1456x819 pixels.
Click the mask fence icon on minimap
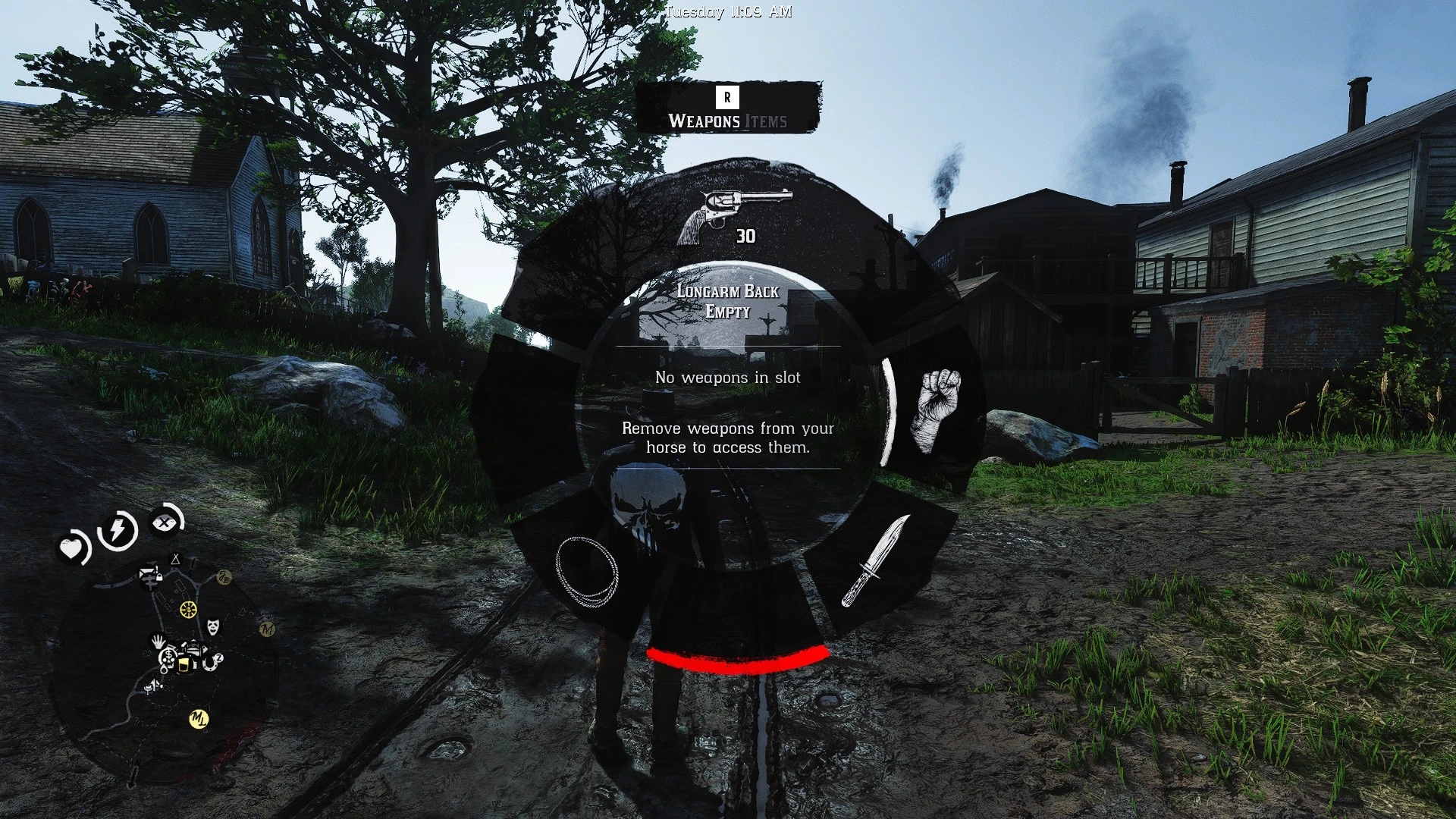[x=212, y=626]
